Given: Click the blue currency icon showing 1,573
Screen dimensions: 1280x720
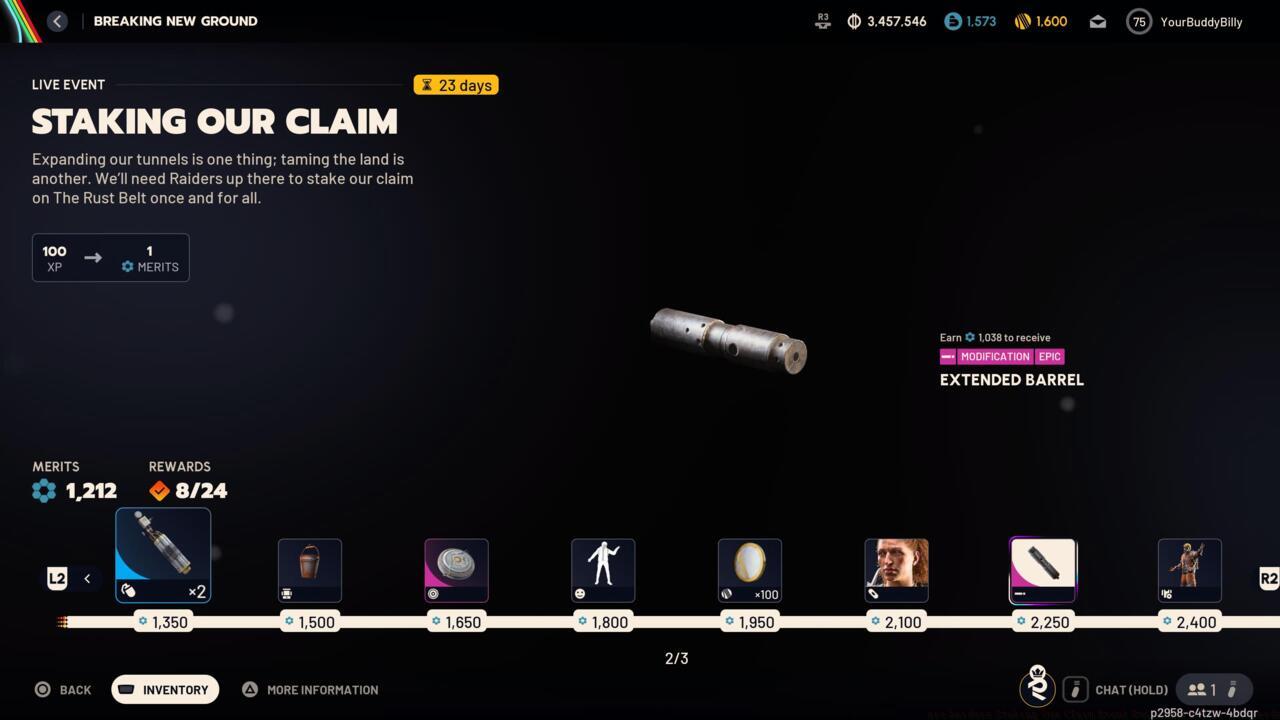Looking at the screenshot, I should pos(951,20).
